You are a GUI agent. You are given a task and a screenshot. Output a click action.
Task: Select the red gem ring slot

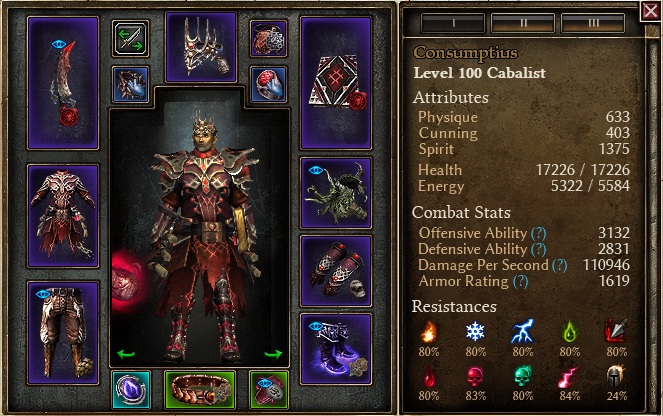coord(268,83)
